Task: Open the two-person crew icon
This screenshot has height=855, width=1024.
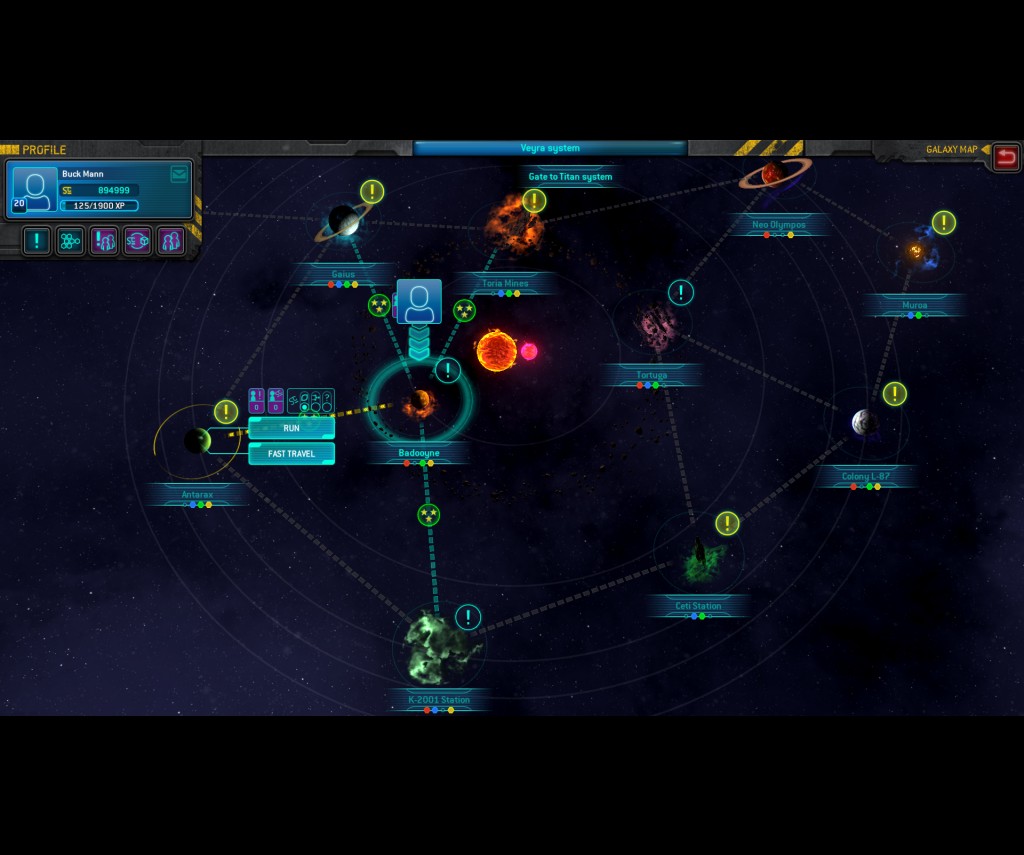Action: [171, 241]
